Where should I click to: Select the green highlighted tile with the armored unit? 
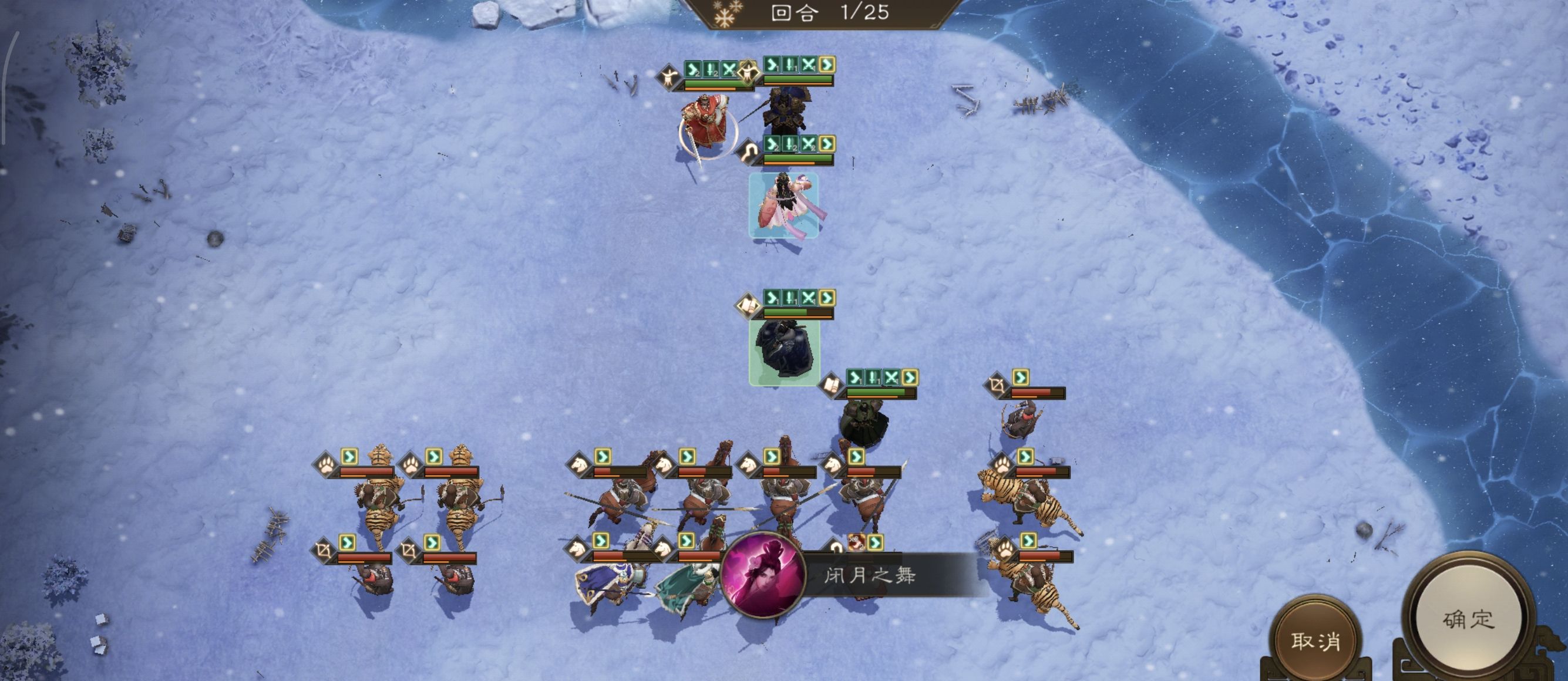coord(784,352)
